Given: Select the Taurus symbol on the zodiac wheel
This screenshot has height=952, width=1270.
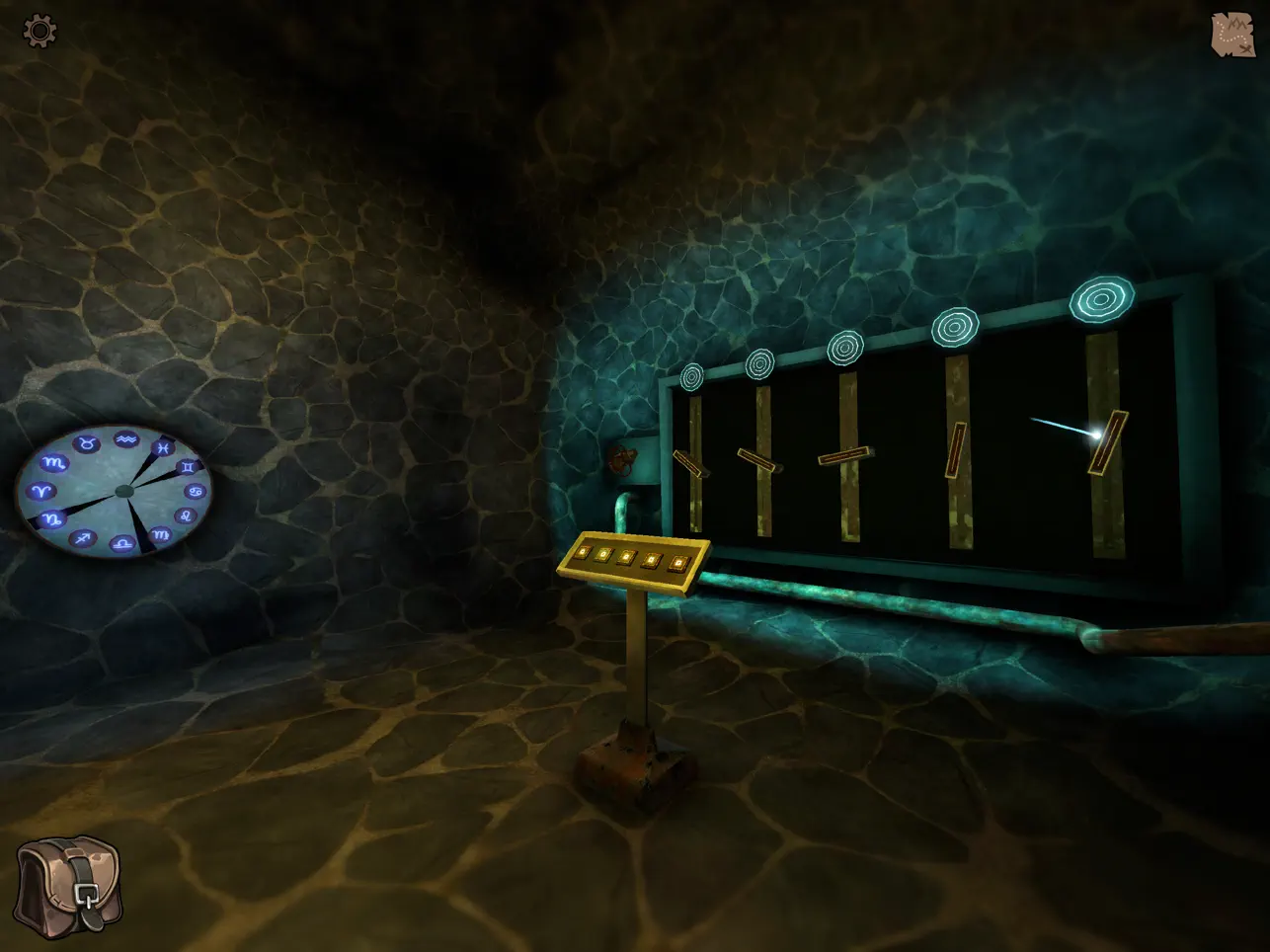Looking at the screenshot, I should [88, 441].
